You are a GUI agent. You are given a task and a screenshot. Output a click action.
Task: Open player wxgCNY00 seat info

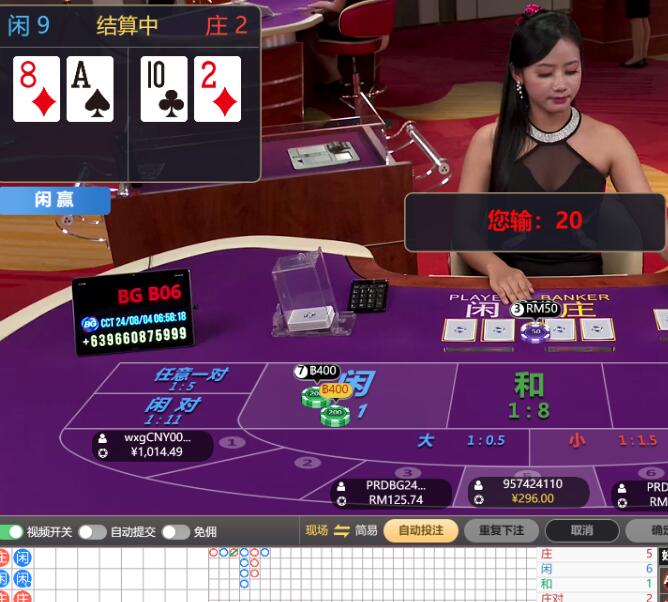[x=153, y=445]
